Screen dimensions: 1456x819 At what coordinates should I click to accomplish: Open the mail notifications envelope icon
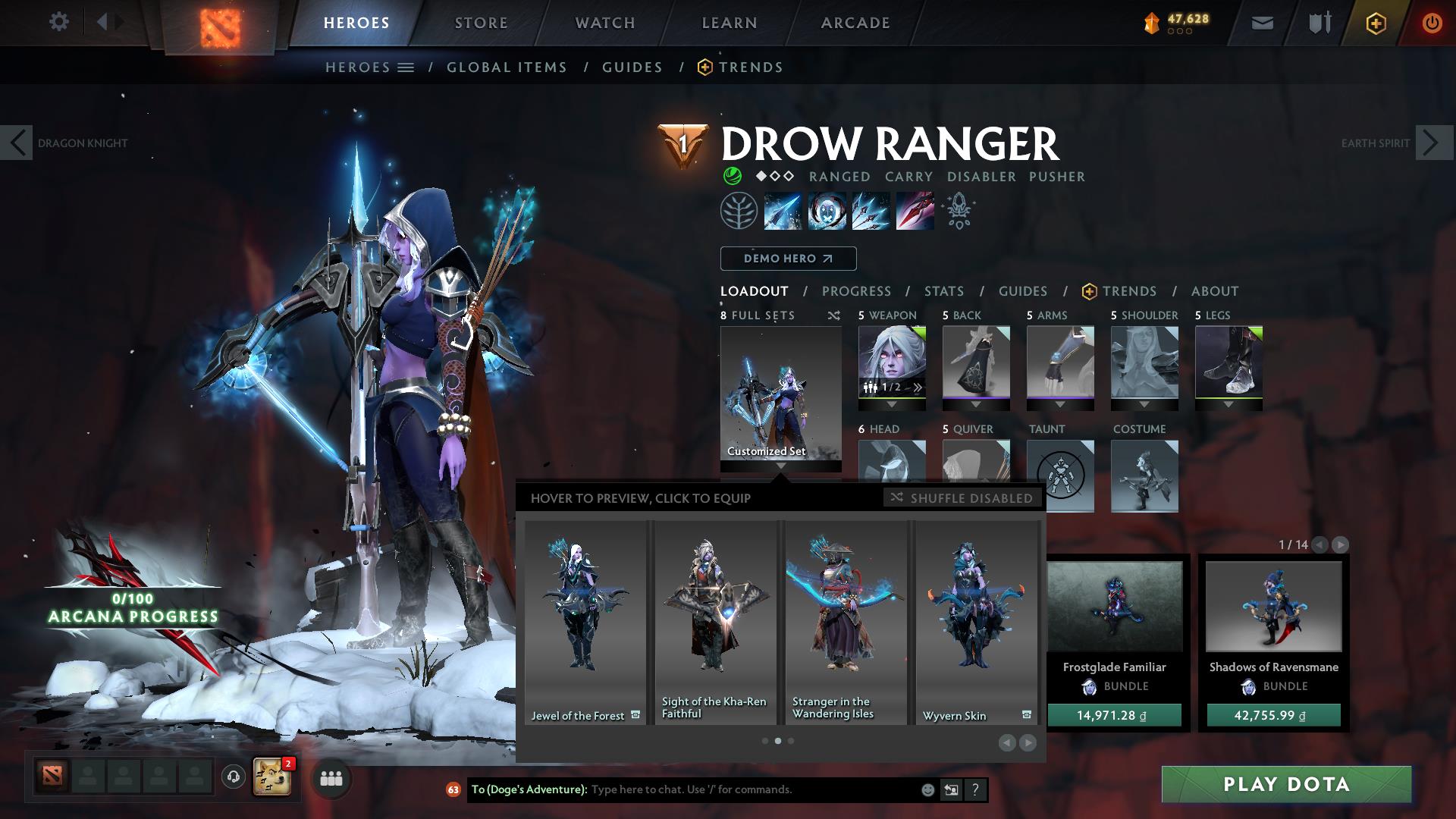click(1262, 22)
